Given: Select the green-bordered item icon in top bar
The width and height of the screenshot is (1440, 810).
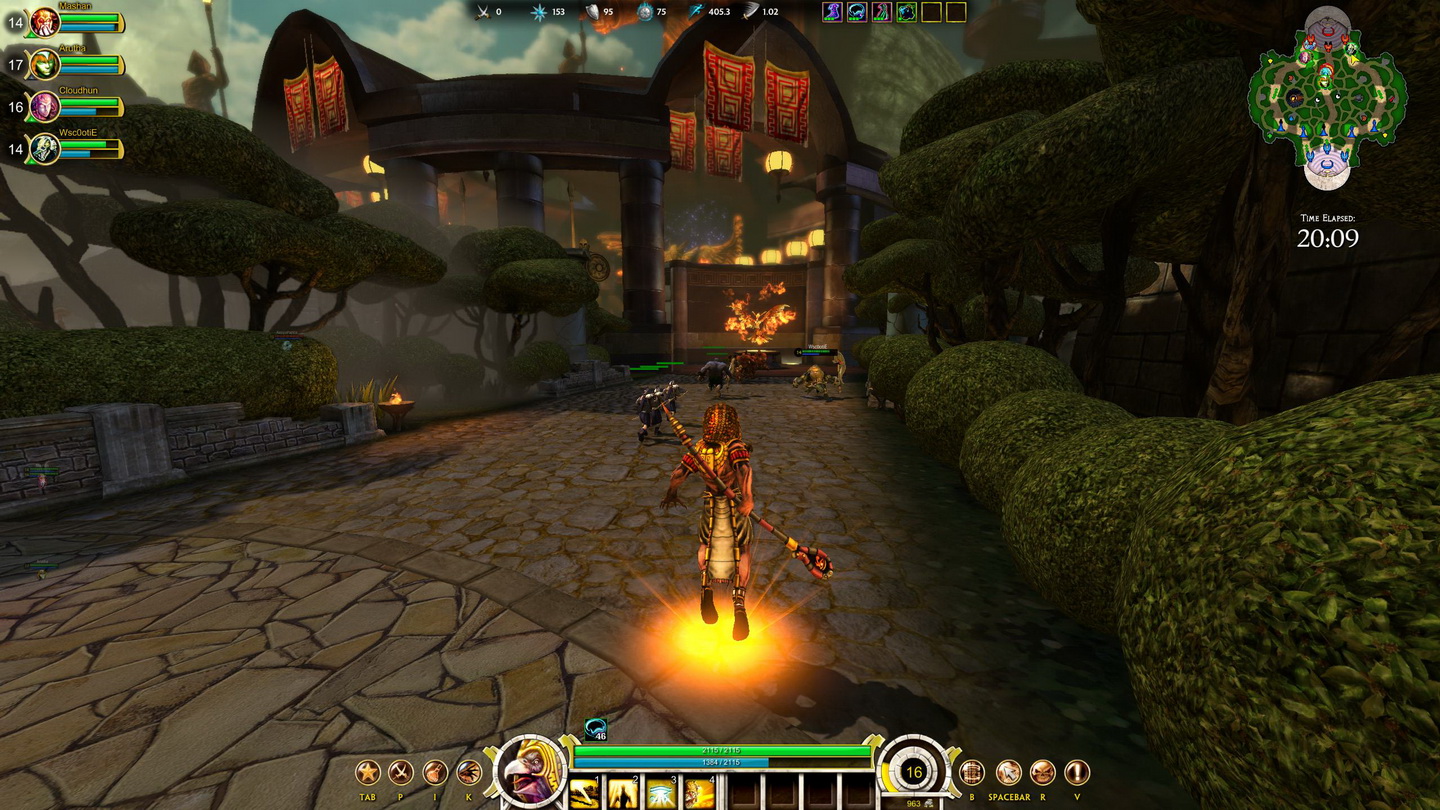Looking at the screenshot, I should point(906,12).
